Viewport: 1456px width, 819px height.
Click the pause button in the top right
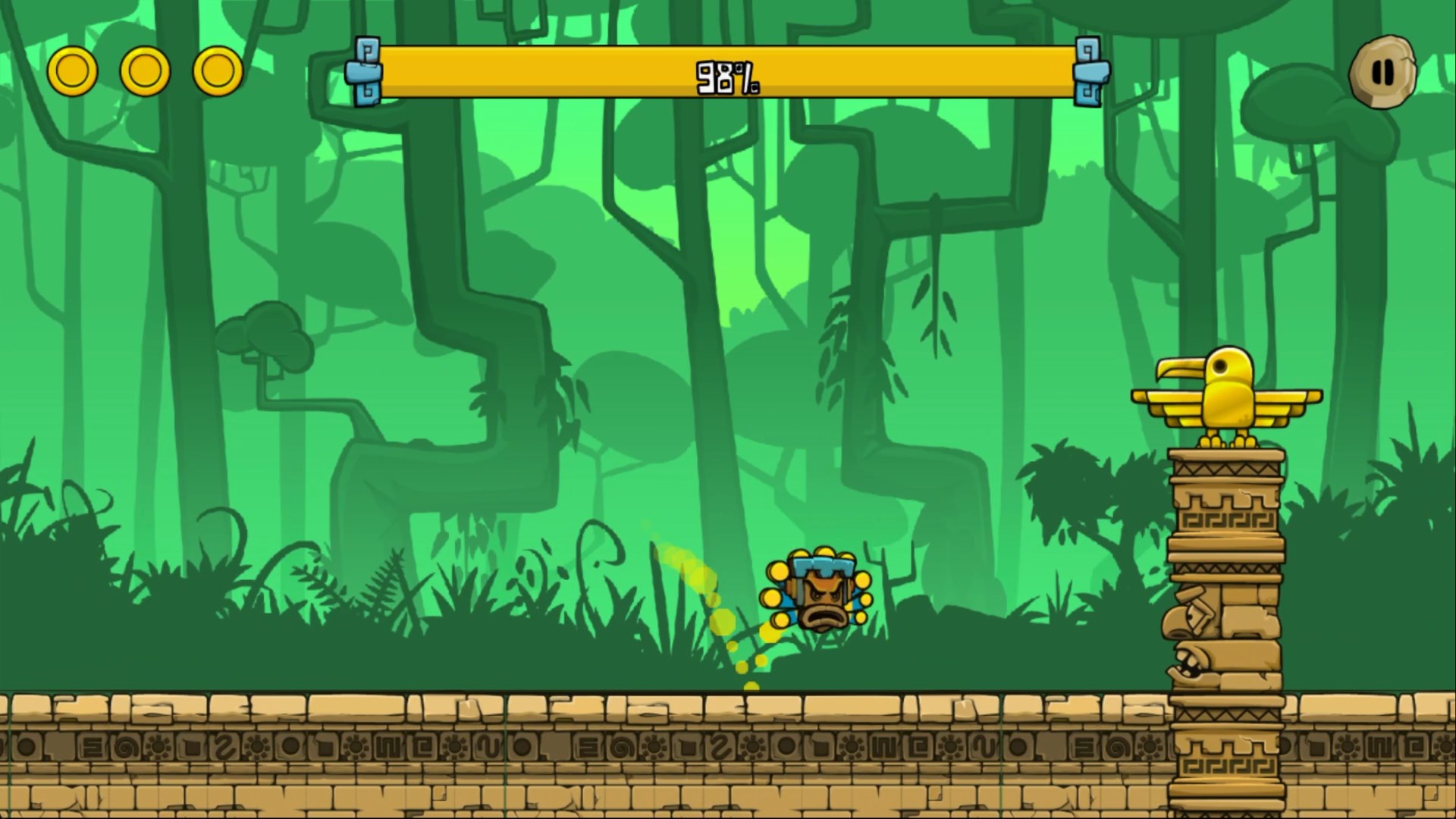coord(1382,71)
